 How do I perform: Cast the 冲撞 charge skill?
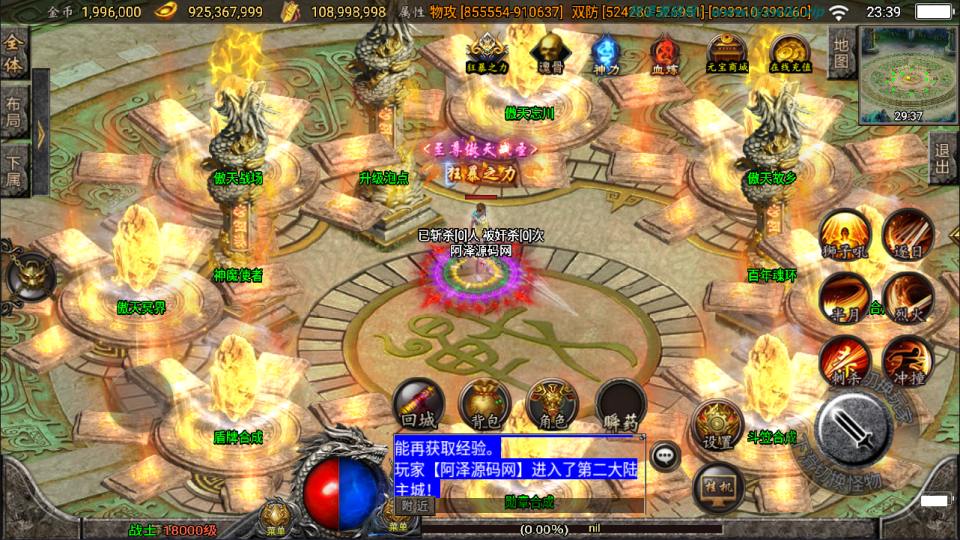click(x=908, y=361)
